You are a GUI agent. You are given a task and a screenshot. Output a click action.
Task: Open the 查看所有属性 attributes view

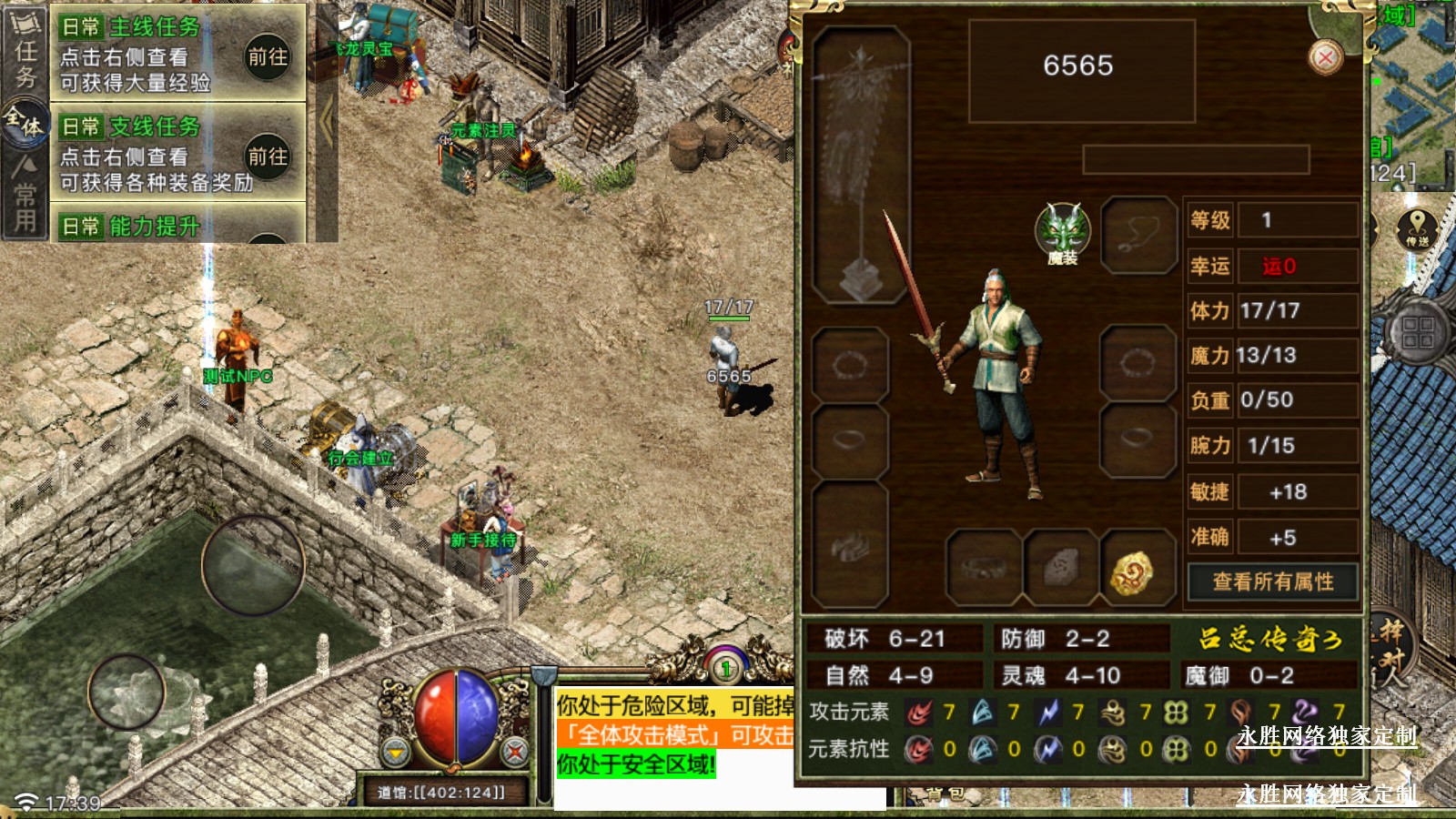coord(1272,582)
